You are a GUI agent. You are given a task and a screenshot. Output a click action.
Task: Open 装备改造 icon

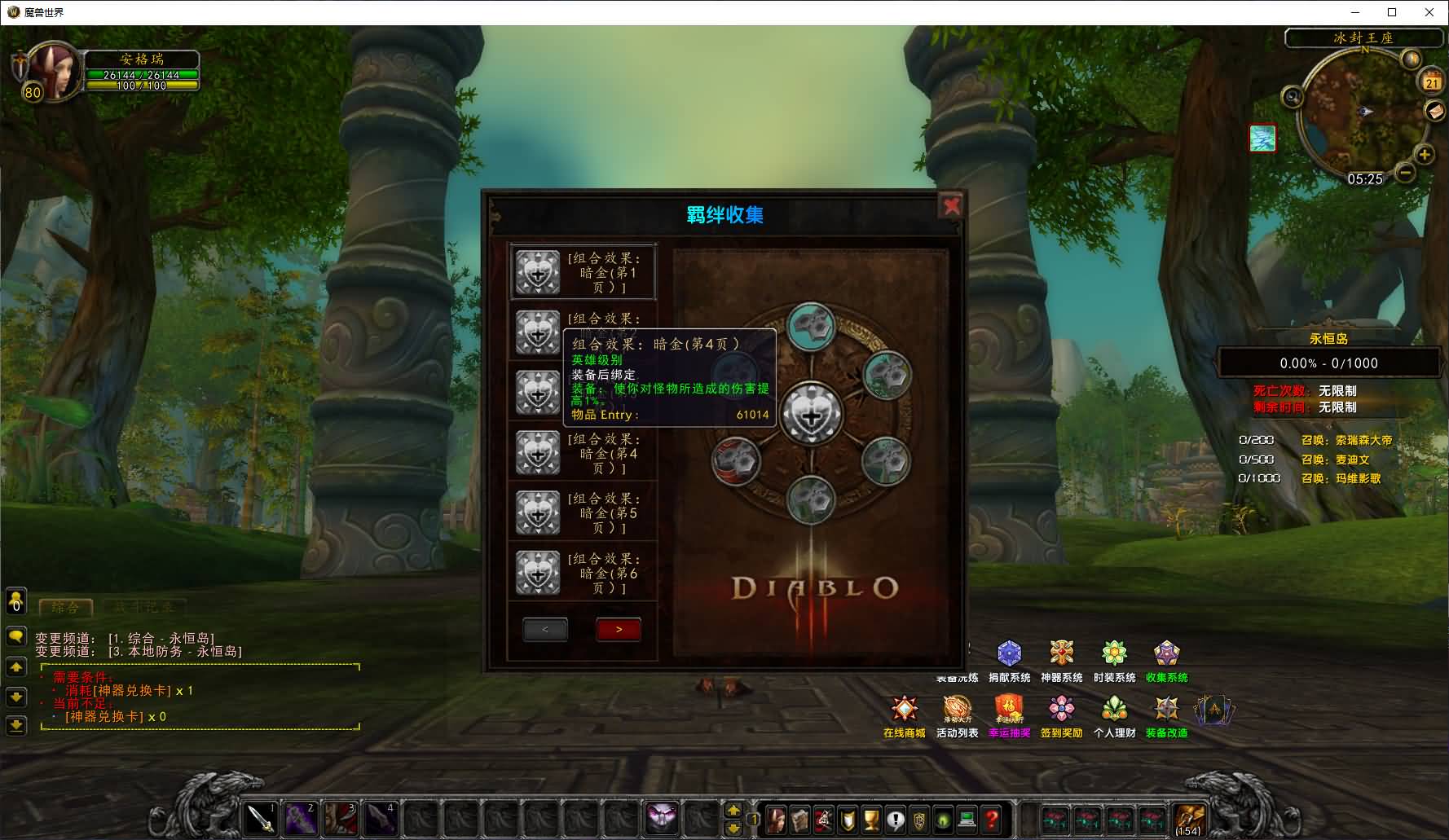tap(1166, 710)
